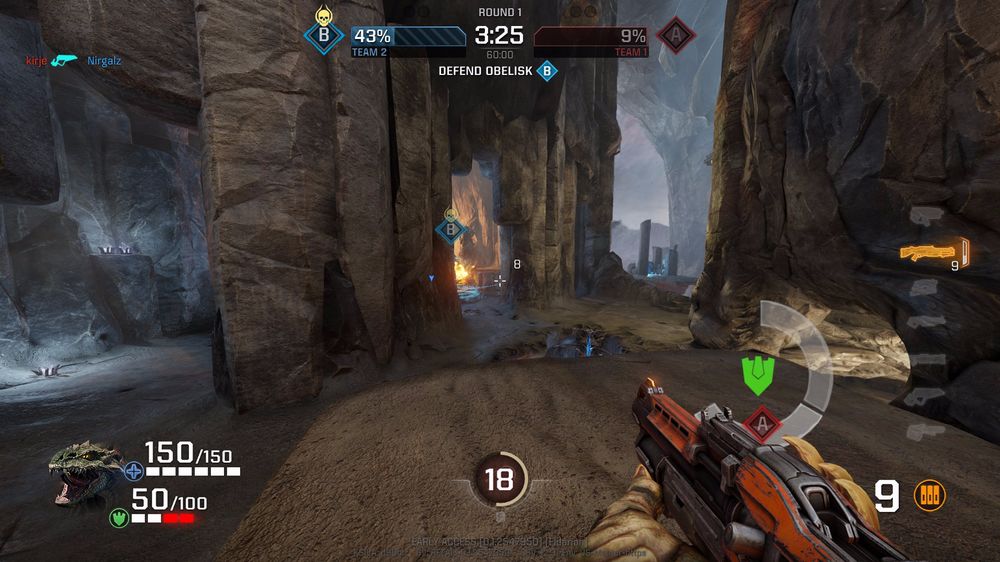This screenshot has height=562, width=1000.
Task: Click the orange shotgun shells ammo icon
Action: [929, 496]
